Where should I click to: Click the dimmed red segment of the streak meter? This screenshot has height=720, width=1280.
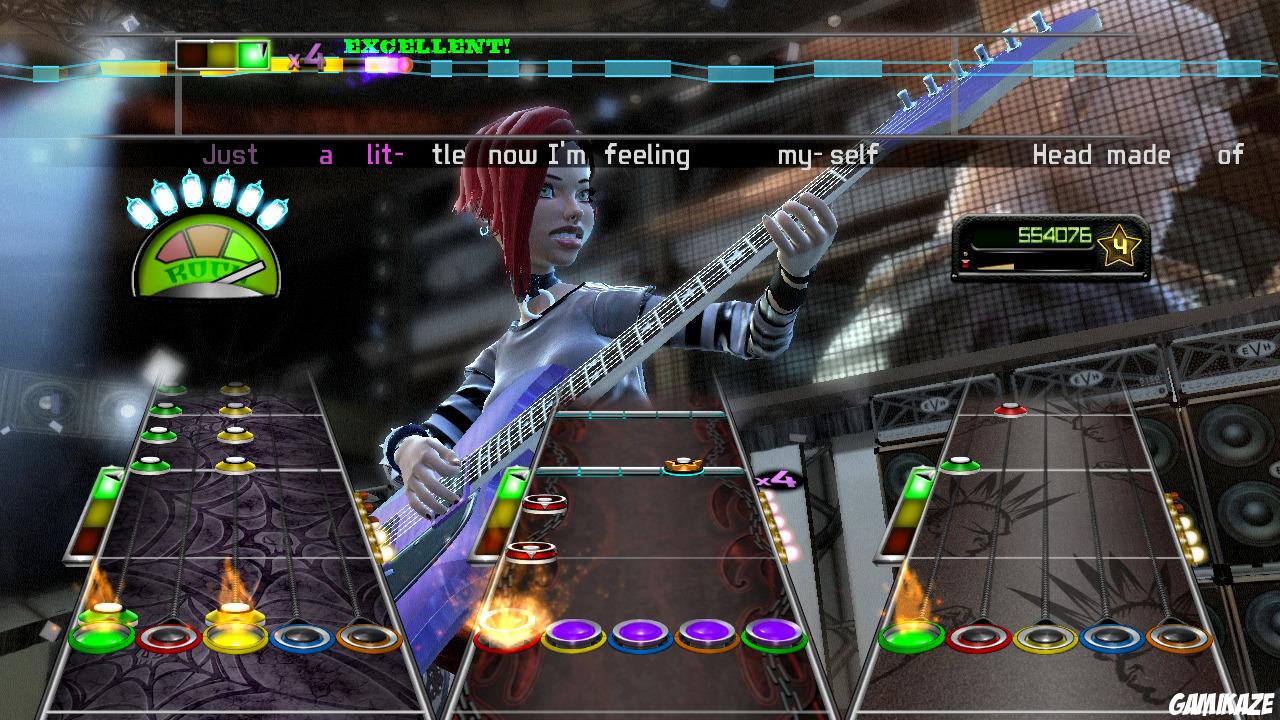click(190, 54)
